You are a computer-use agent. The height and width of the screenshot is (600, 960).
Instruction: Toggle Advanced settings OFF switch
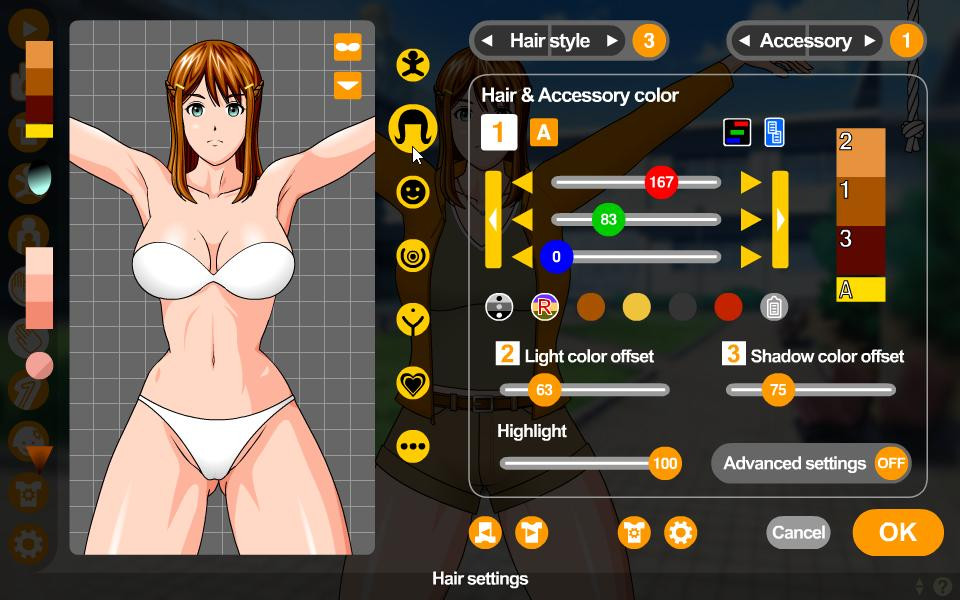pyautogui.click(x=890, y=463)
